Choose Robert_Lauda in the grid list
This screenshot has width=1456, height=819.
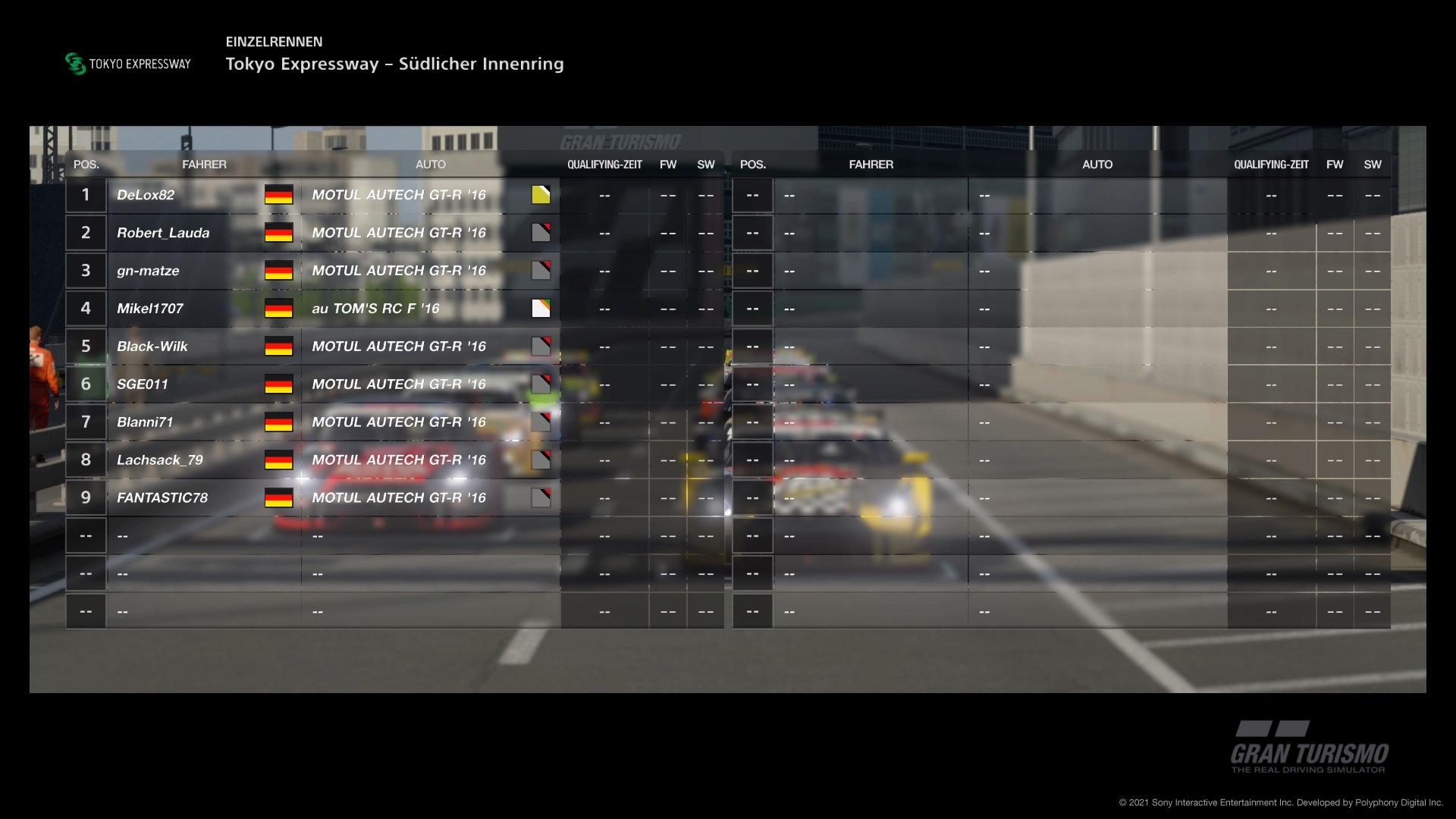point(163,233)
